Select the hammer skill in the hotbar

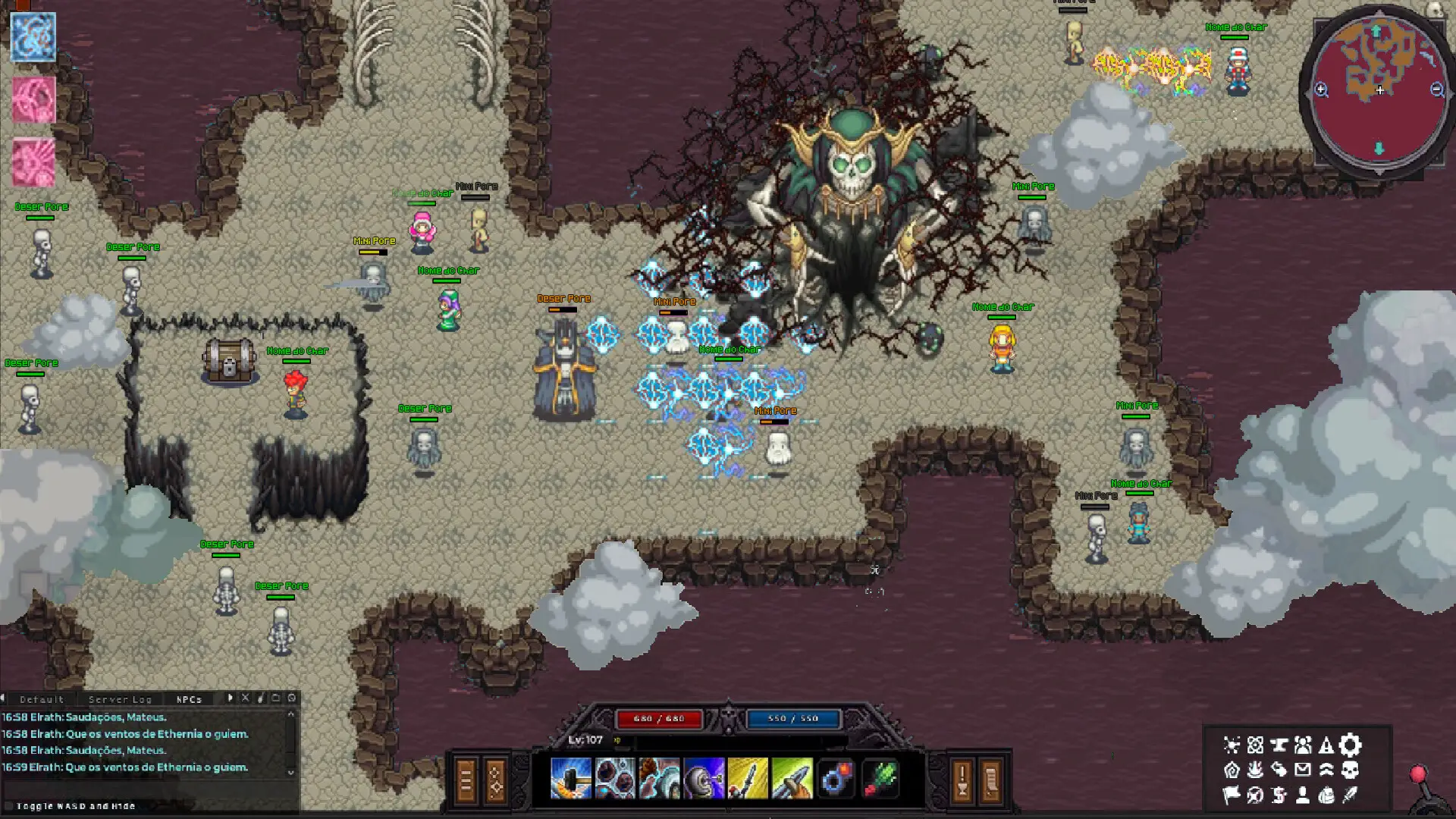click(x=570, y=777)
